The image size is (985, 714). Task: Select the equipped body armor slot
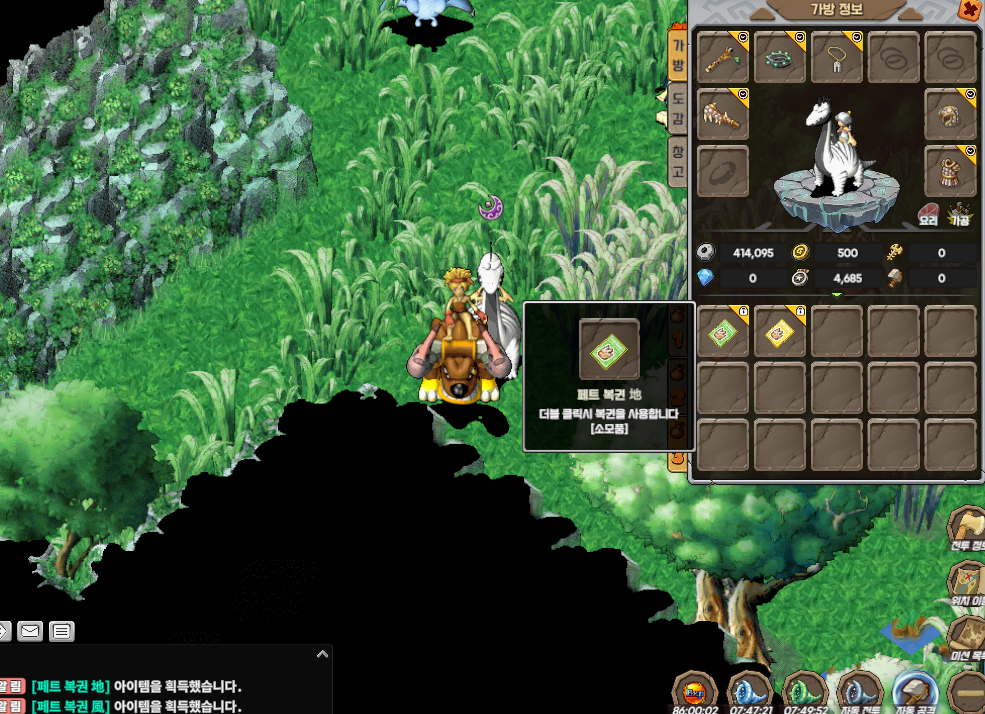pyautogui.click(x=950, y=170)
